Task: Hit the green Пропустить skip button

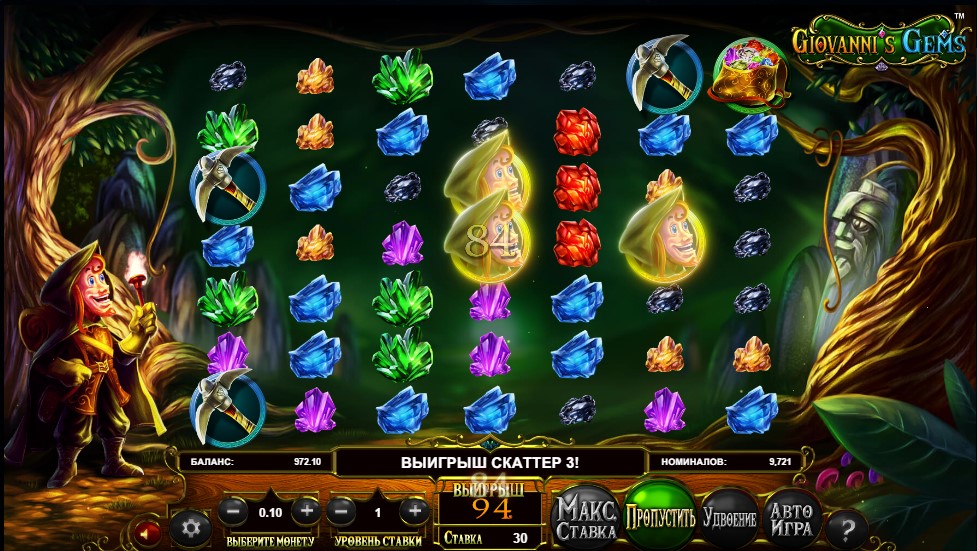Action: coord(659,516)
